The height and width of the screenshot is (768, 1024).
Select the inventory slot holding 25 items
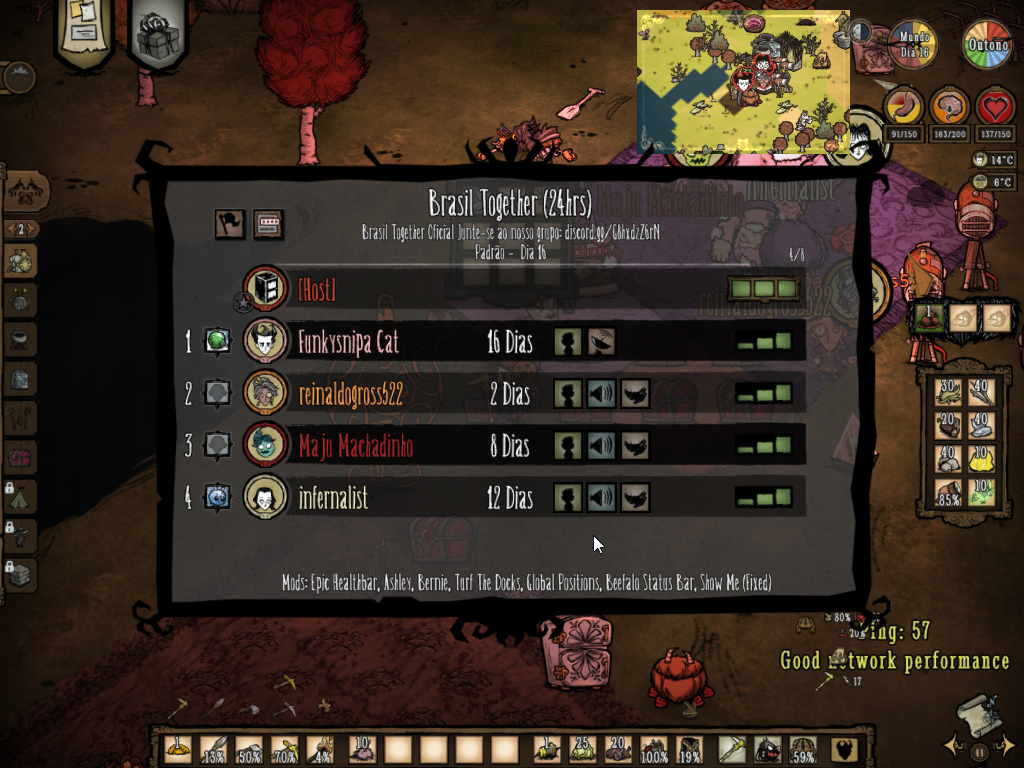pos(582,750)
